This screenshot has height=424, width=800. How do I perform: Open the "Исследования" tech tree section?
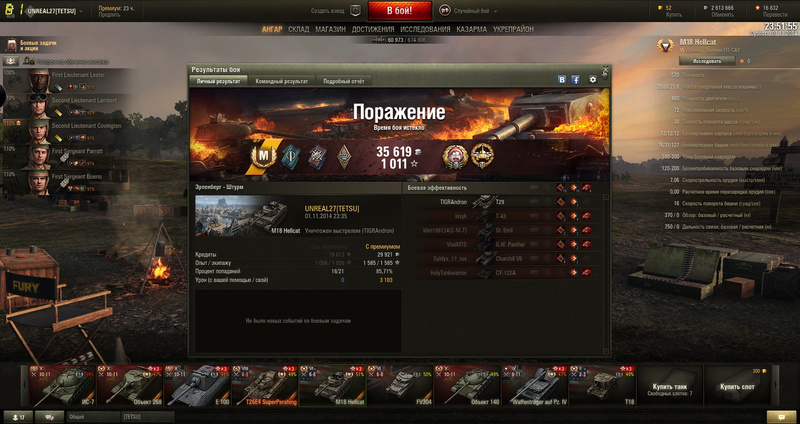click(x=425, y=29)
